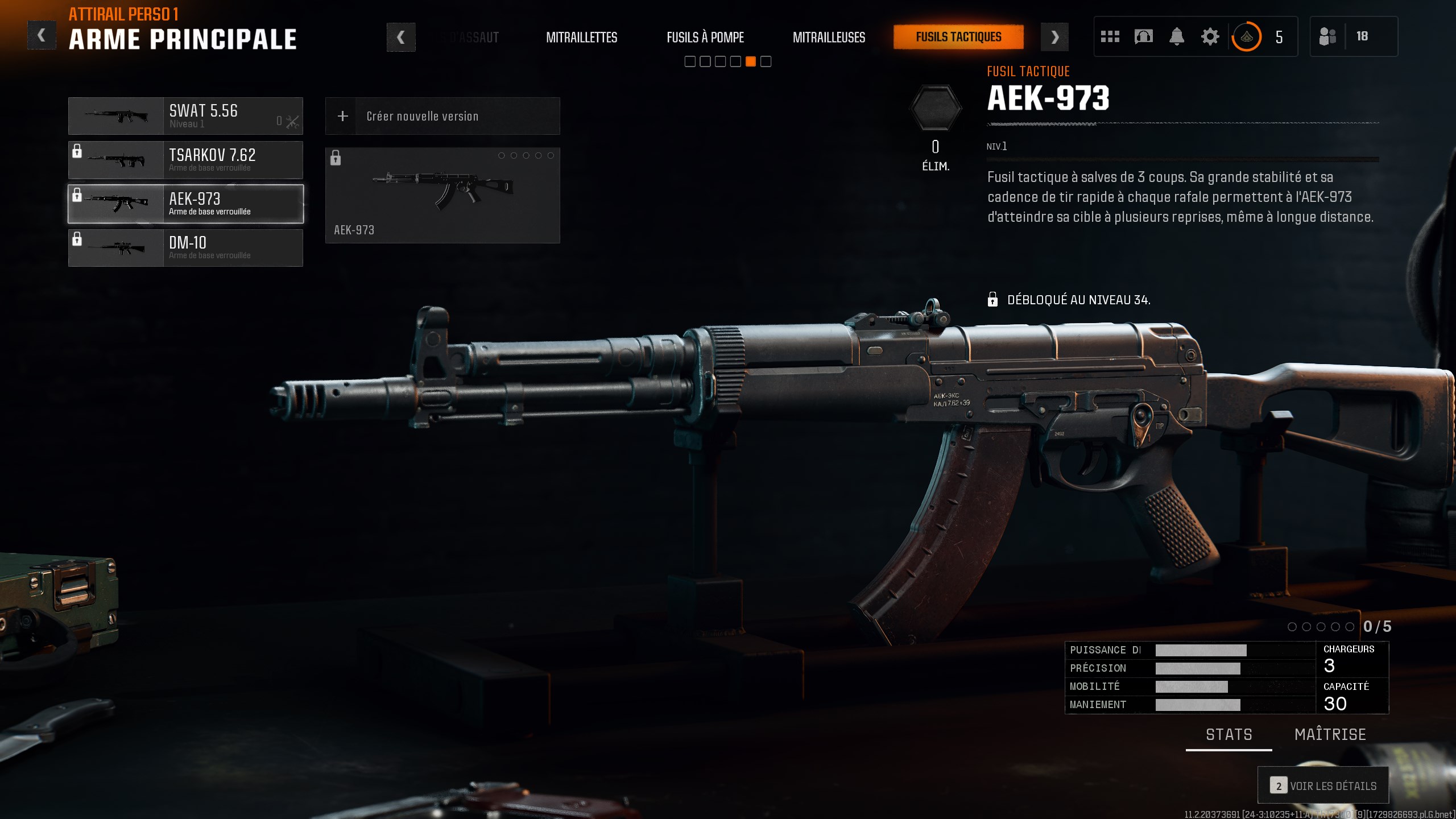Open voice chat and social channels icon
The height and width of the screenshot is (819, 1456).
(x=1143, y=36)
